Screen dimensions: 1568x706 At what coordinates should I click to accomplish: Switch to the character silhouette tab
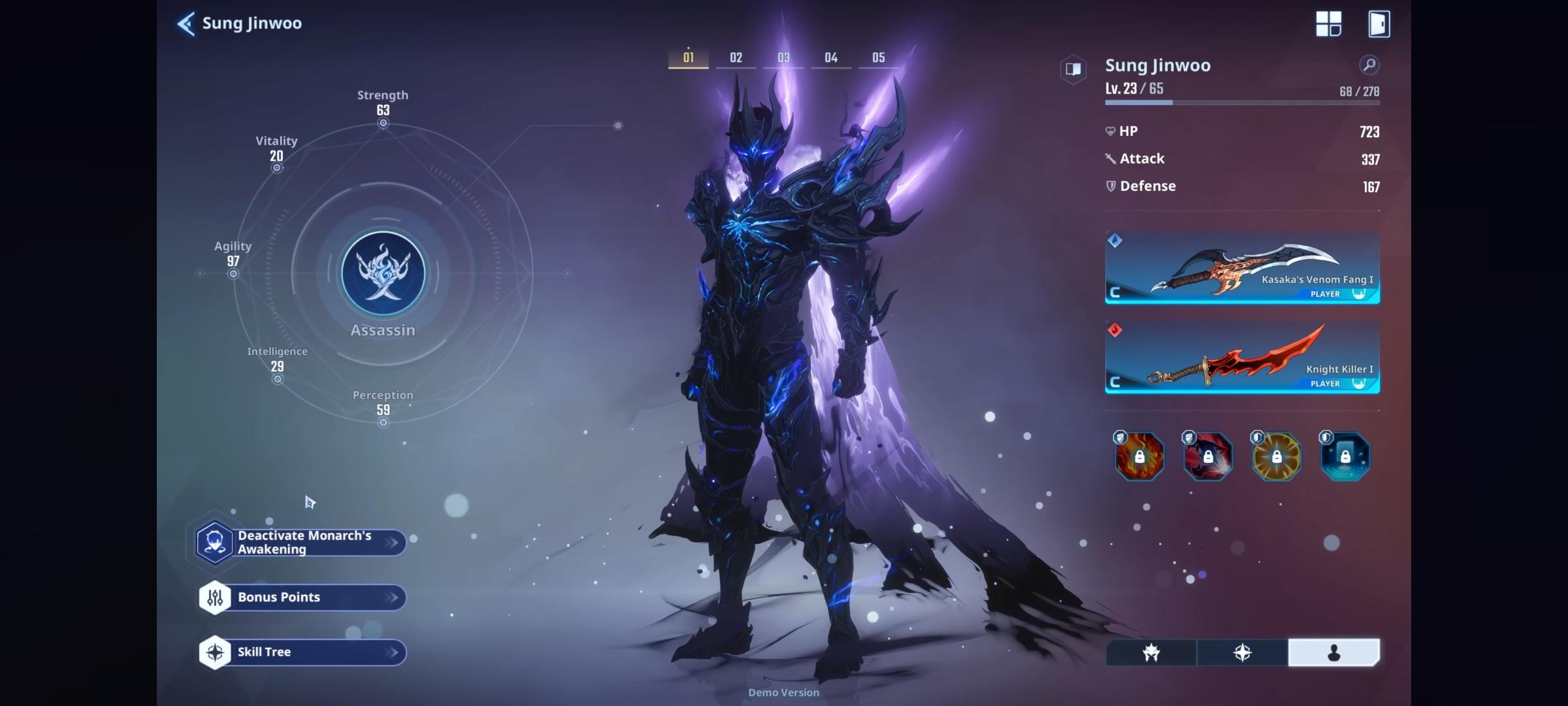click(x=1333, y=652)
